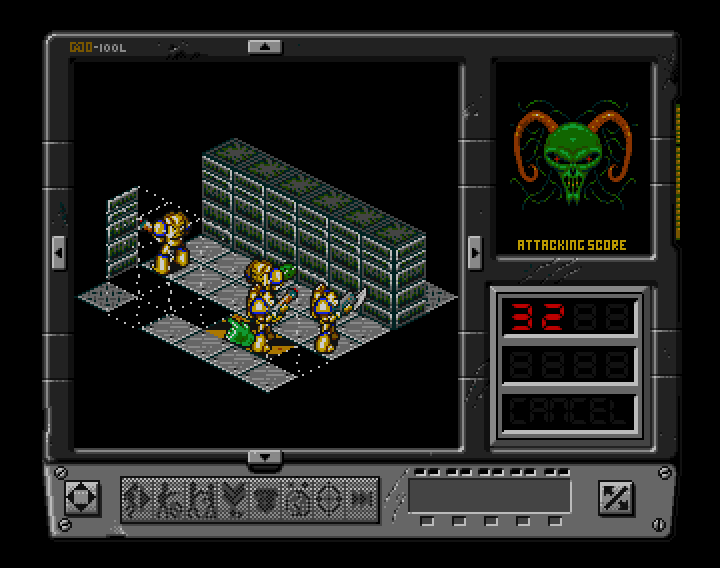Screen dimensions: 720x568
Task: Select the shield icon in the action bar
Action: click(x=265, y=499)
